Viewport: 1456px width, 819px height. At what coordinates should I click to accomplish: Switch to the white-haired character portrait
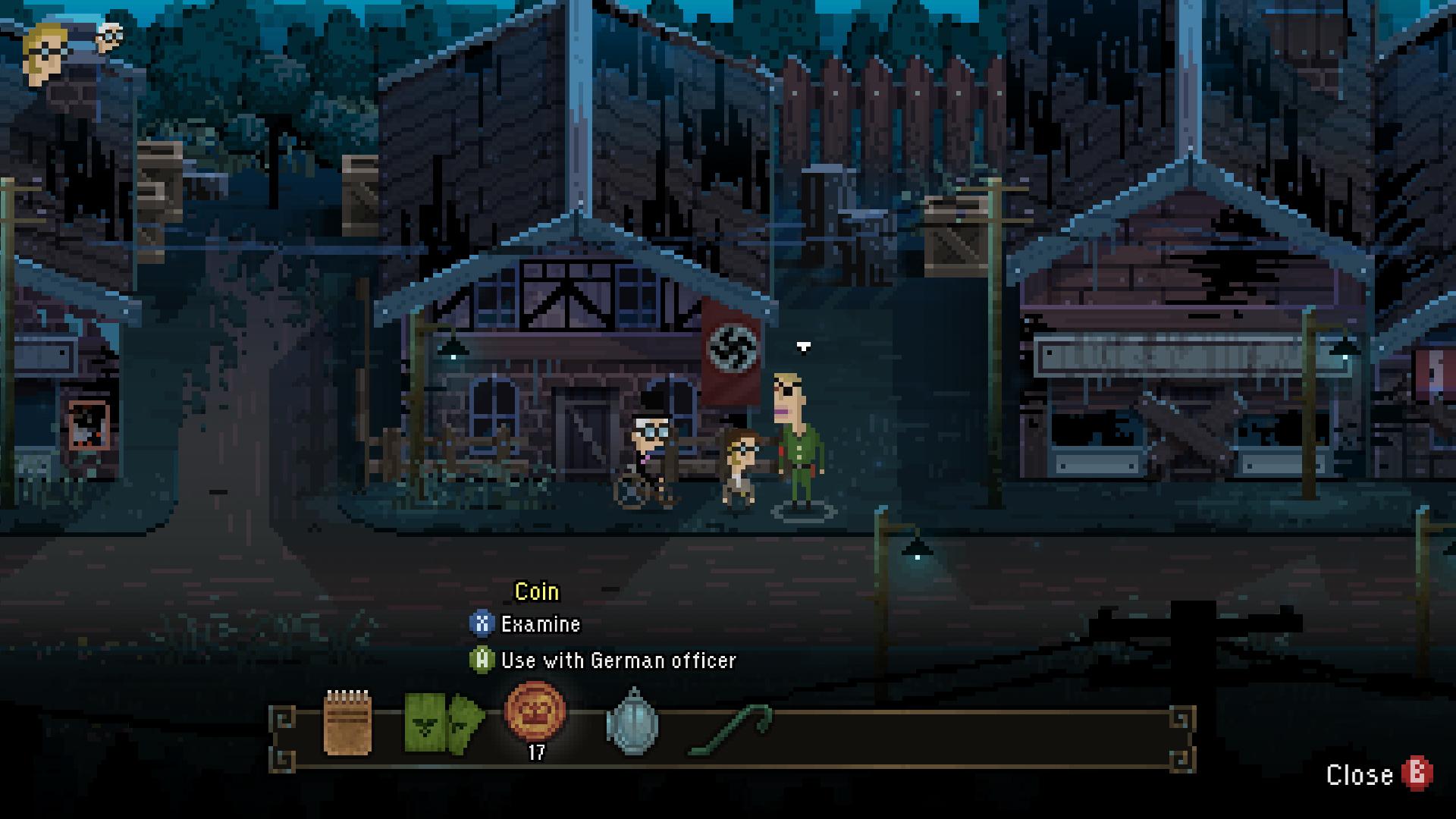pos(111,36)
